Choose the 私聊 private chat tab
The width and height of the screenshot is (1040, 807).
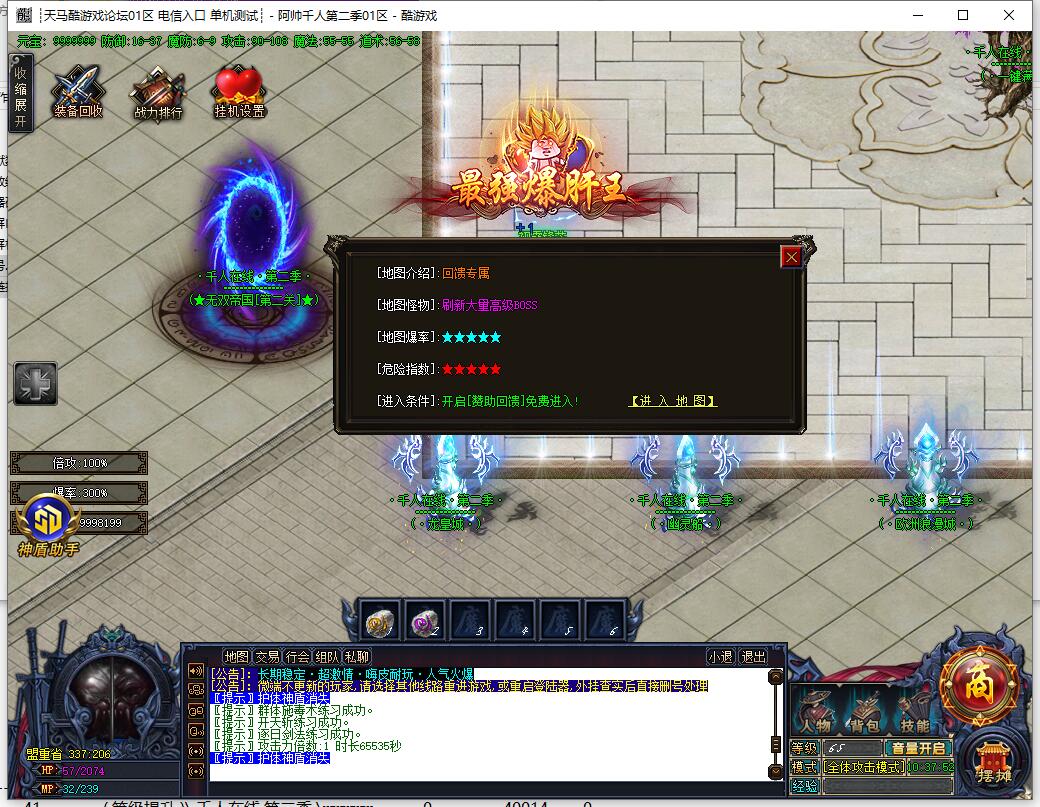(357, 657)
